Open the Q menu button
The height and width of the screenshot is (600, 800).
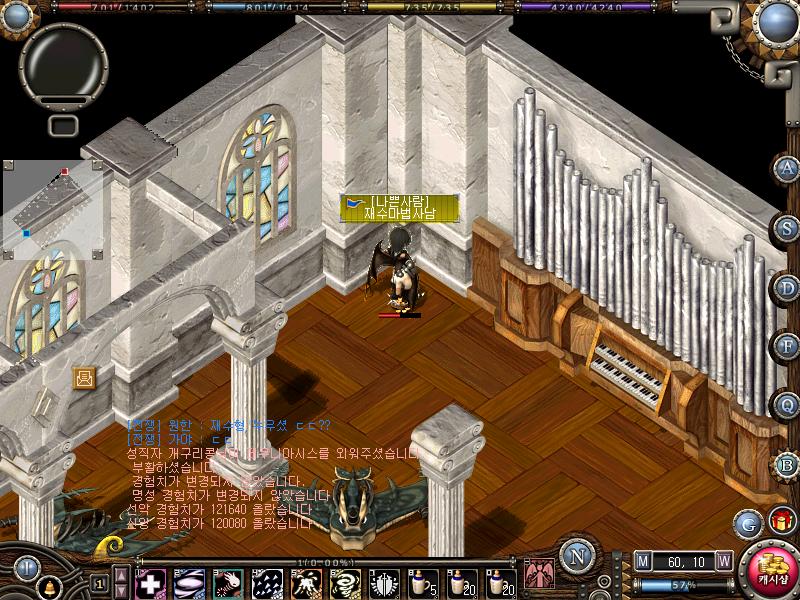pos(788,404)
